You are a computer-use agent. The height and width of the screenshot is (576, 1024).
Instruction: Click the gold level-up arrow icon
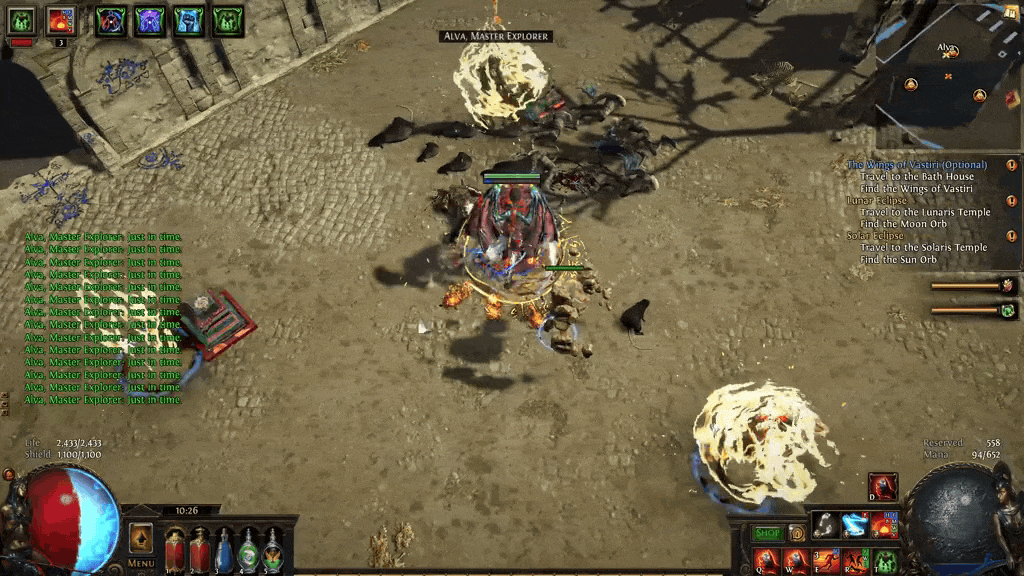[x=141, y=537]
